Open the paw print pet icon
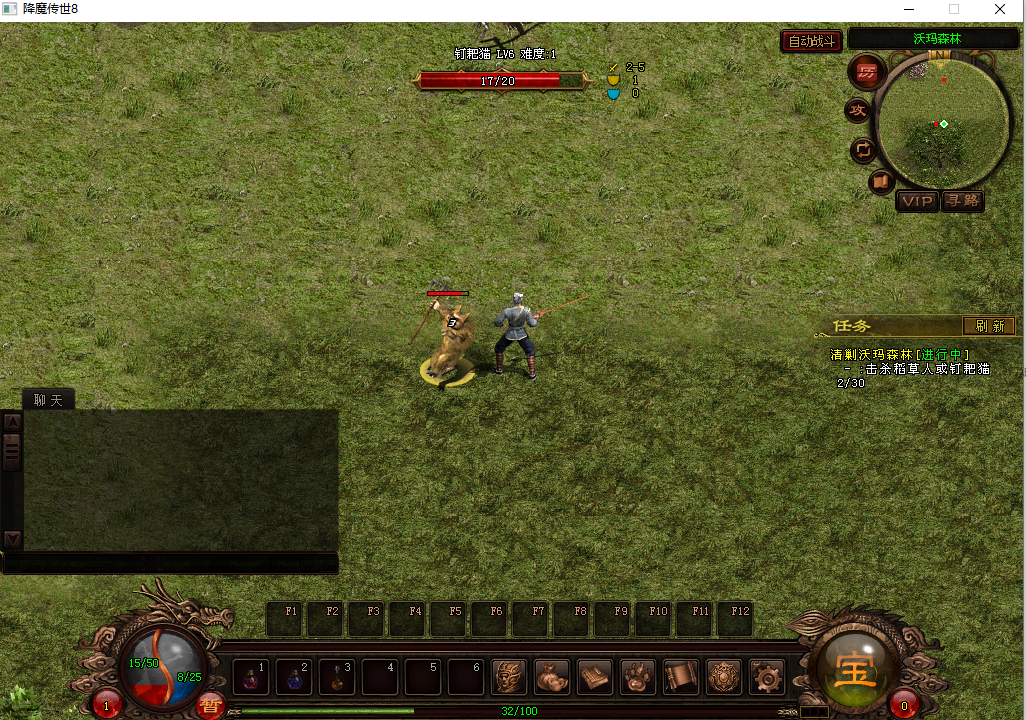Viewport: 1026px width, 720px height. click(638, 677)
